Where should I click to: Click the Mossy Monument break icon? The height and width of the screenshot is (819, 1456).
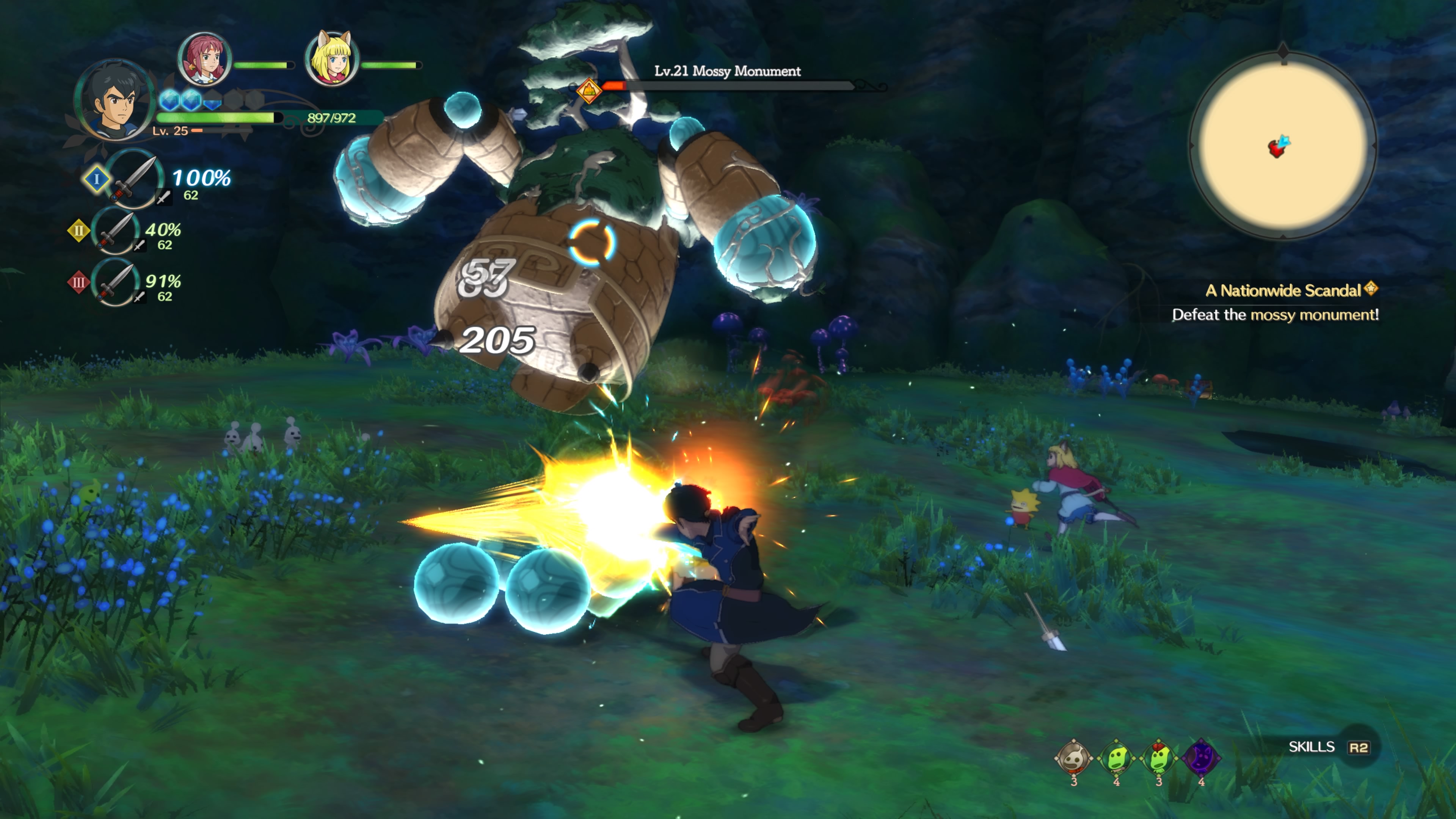[x=588, y=91]
